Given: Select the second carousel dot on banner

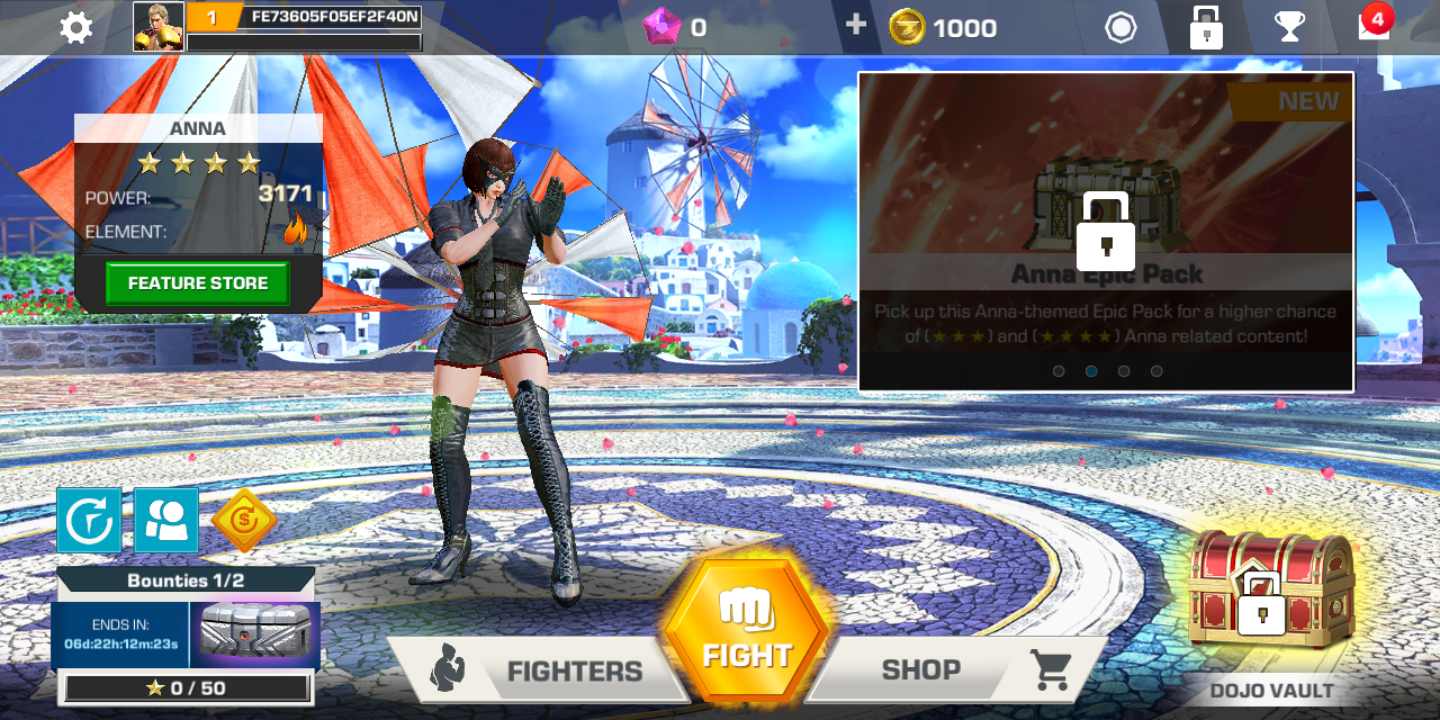Looking at the screenshot, I should tap(1092, 371).
